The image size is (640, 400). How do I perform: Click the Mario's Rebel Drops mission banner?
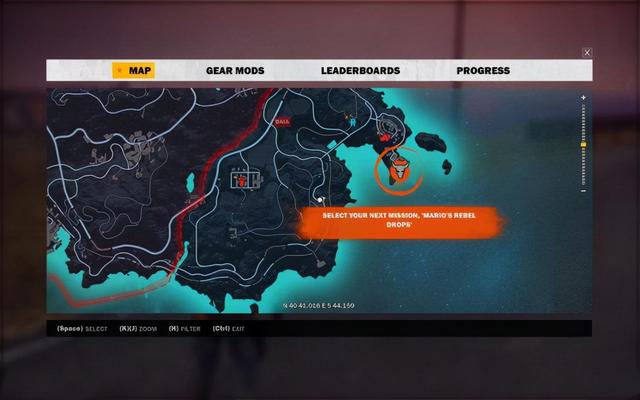(399, 221)
